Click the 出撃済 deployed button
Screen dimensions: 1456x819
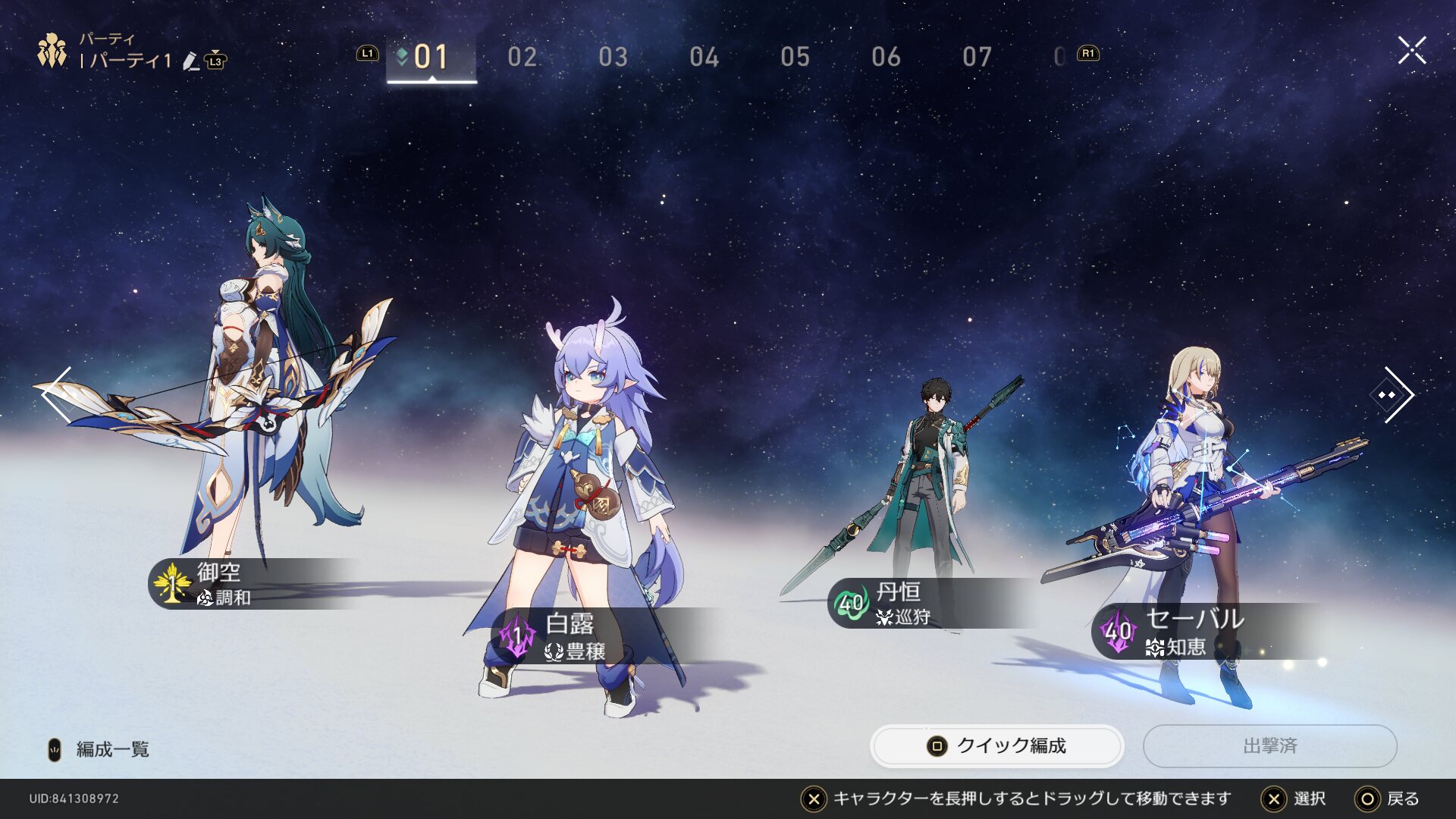(1270, 746)
